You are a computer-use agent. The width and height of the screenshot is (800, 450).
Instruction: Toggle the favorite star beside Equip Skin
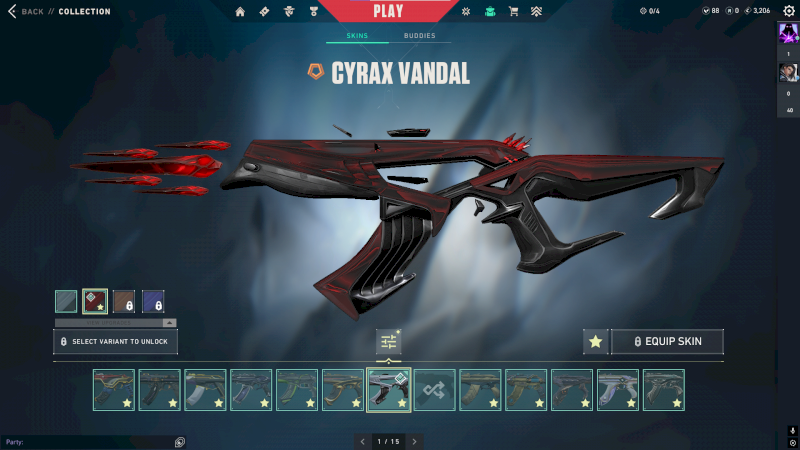pyautogui.click(x=595, y=342)
